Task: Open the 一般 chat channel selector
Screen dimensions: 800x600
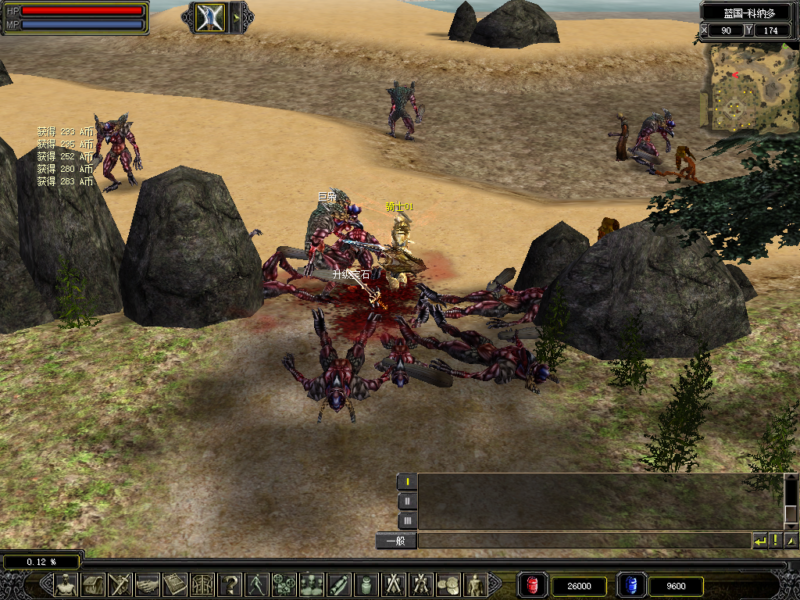Action: [x=396, y=541]
